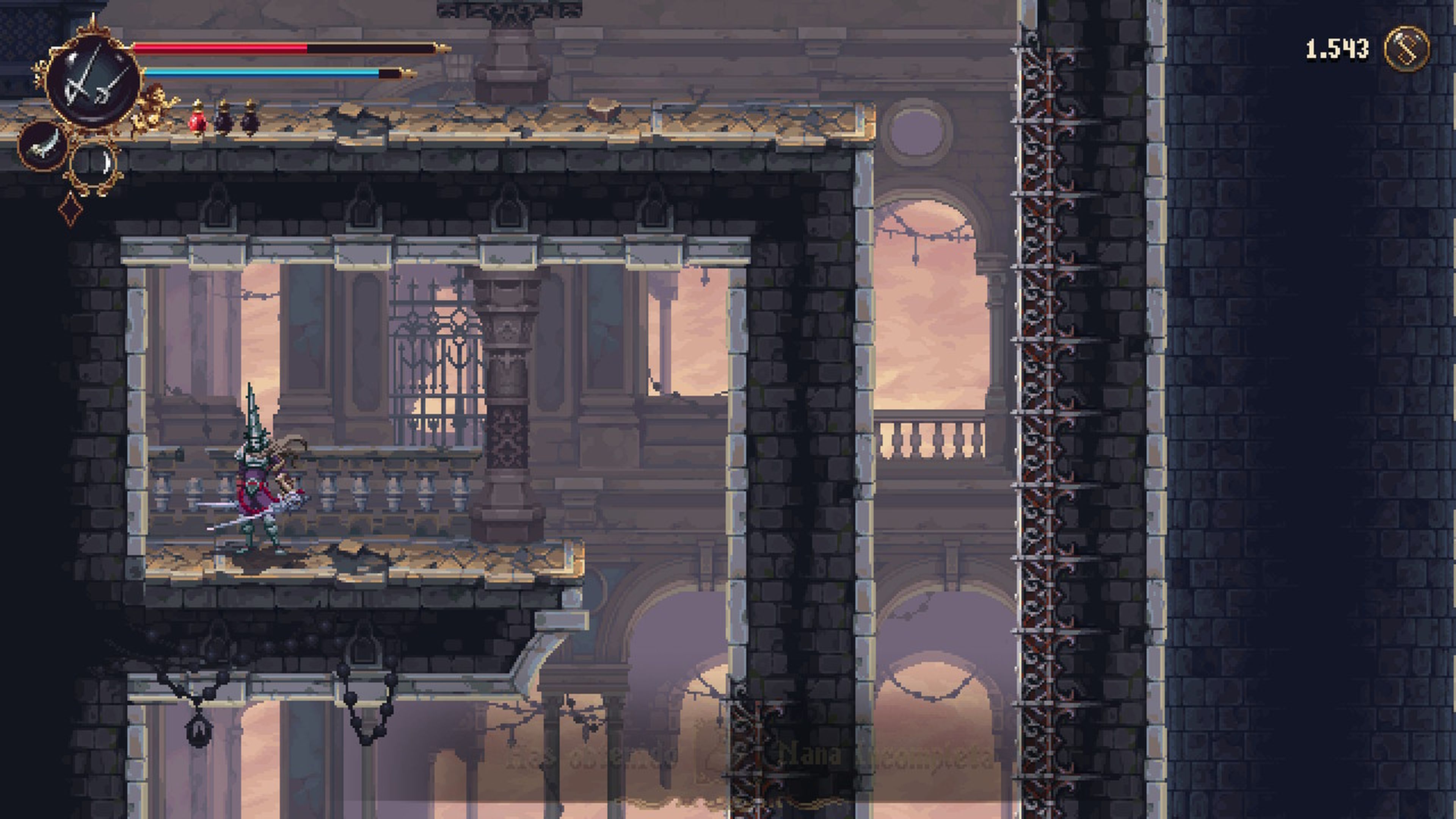This screenshot has width=1456, height=819.
Task: Click the second empty bile flask
Action: [250, 119]
